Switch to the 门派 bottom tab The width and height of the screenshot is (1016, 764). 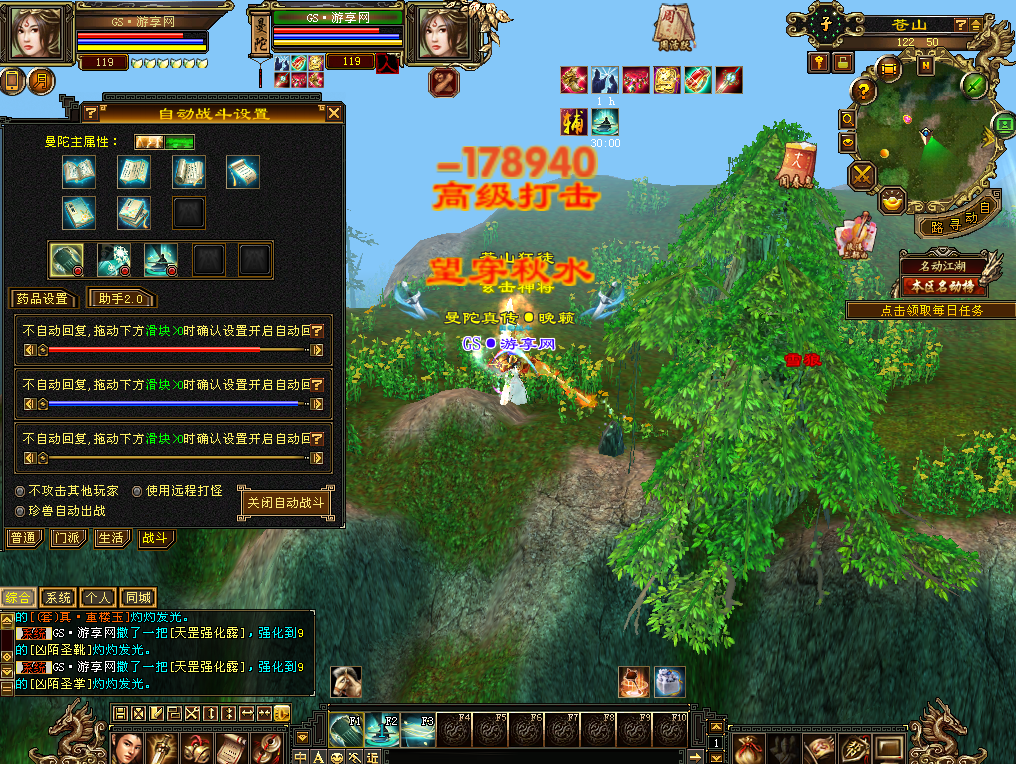(x=68, y=538)
